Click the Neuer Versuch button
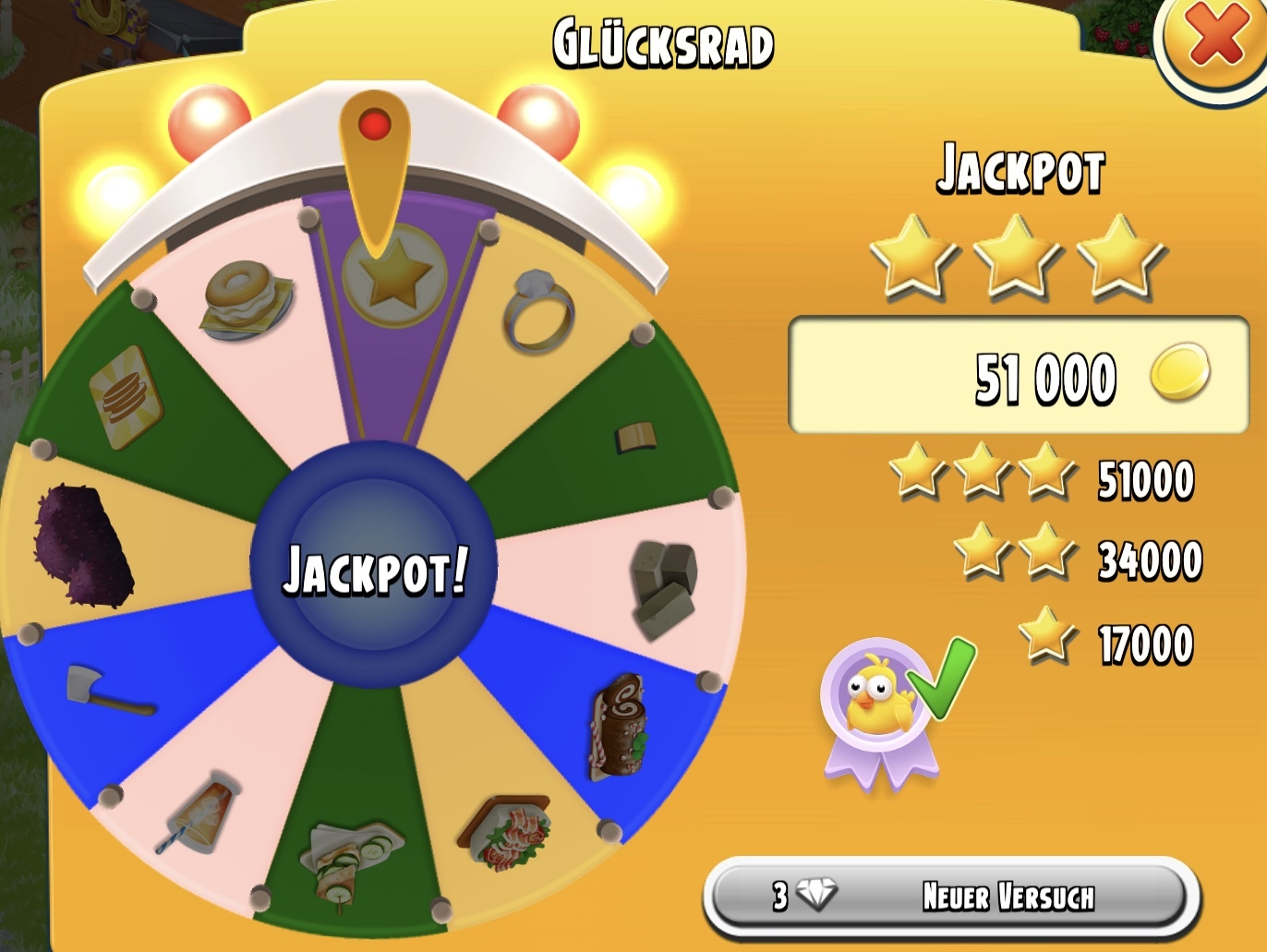The image size is (1267, 952). (x=952, y=896)
